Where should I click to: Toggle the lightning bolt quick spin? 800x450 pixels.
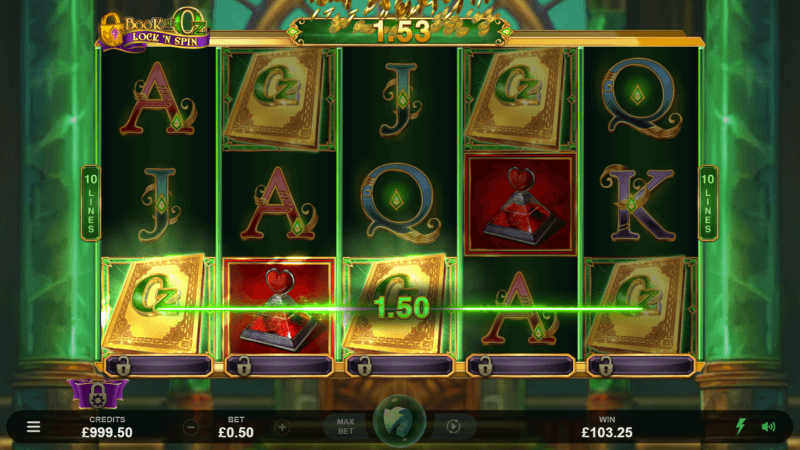pos(741,427)
